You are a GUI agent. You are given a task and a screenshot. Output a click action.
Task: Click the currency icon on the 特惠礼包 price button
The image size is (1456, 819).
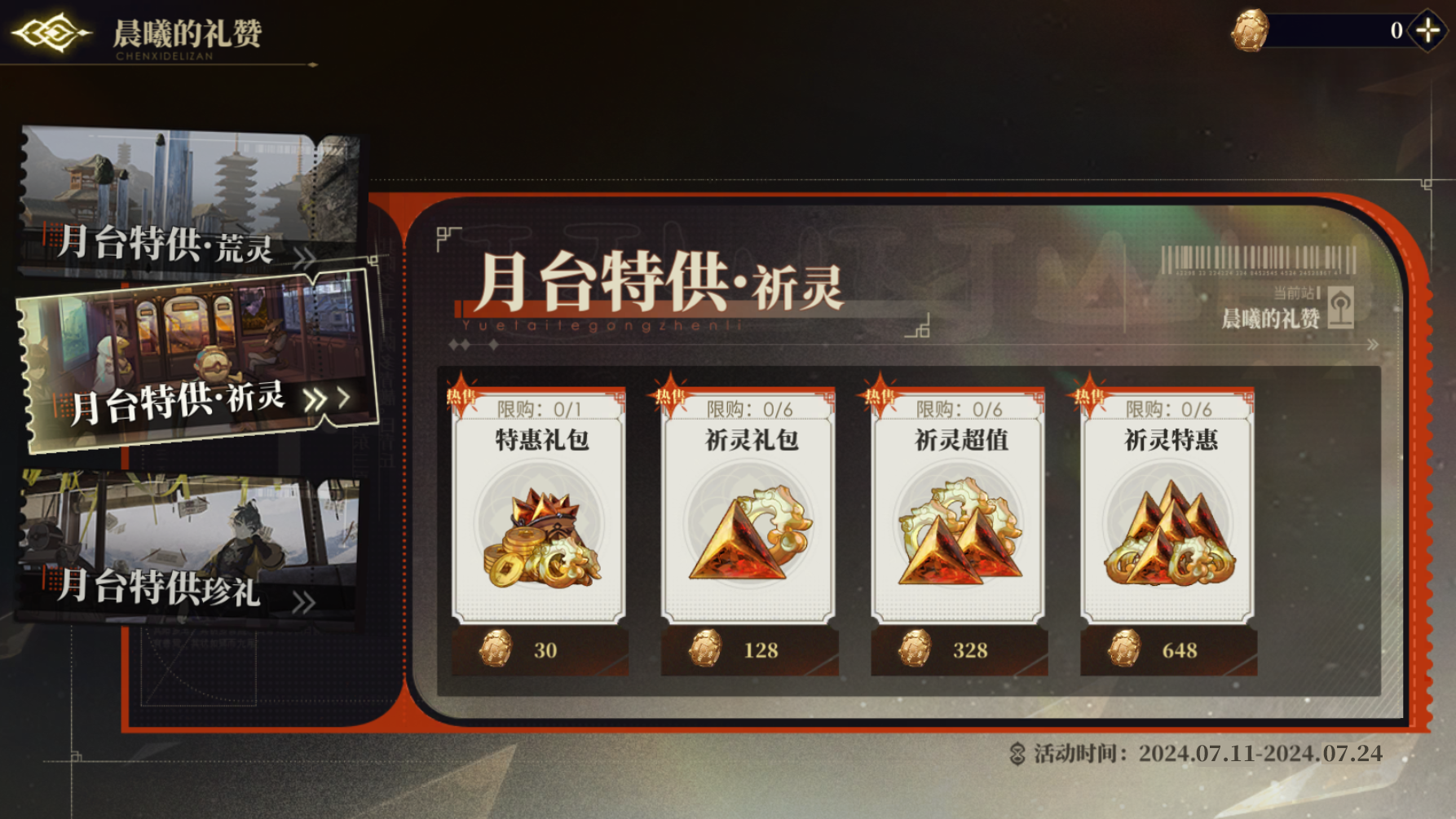[496, 649]
